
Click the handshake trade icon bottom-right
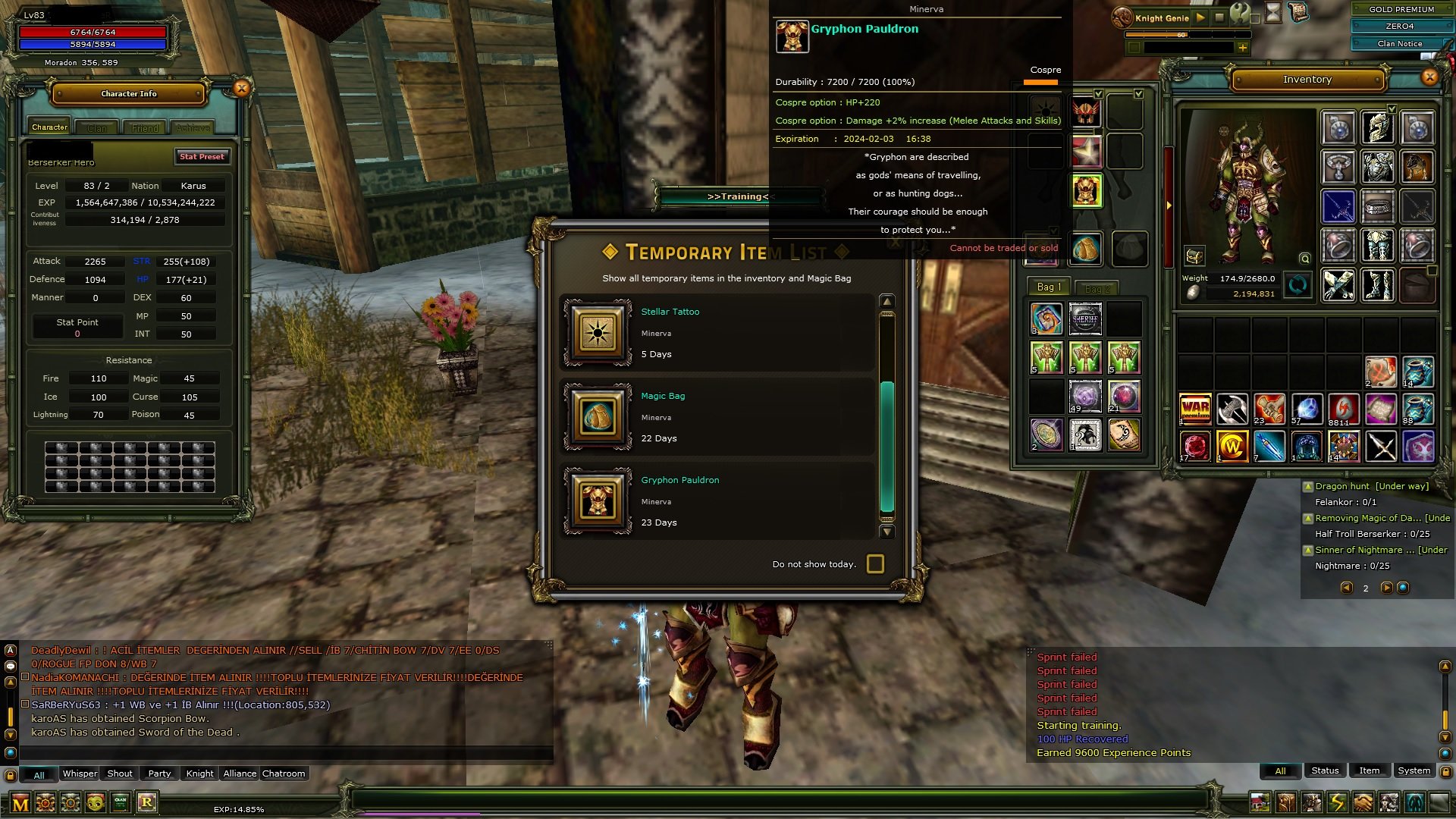coord(1363,802)
